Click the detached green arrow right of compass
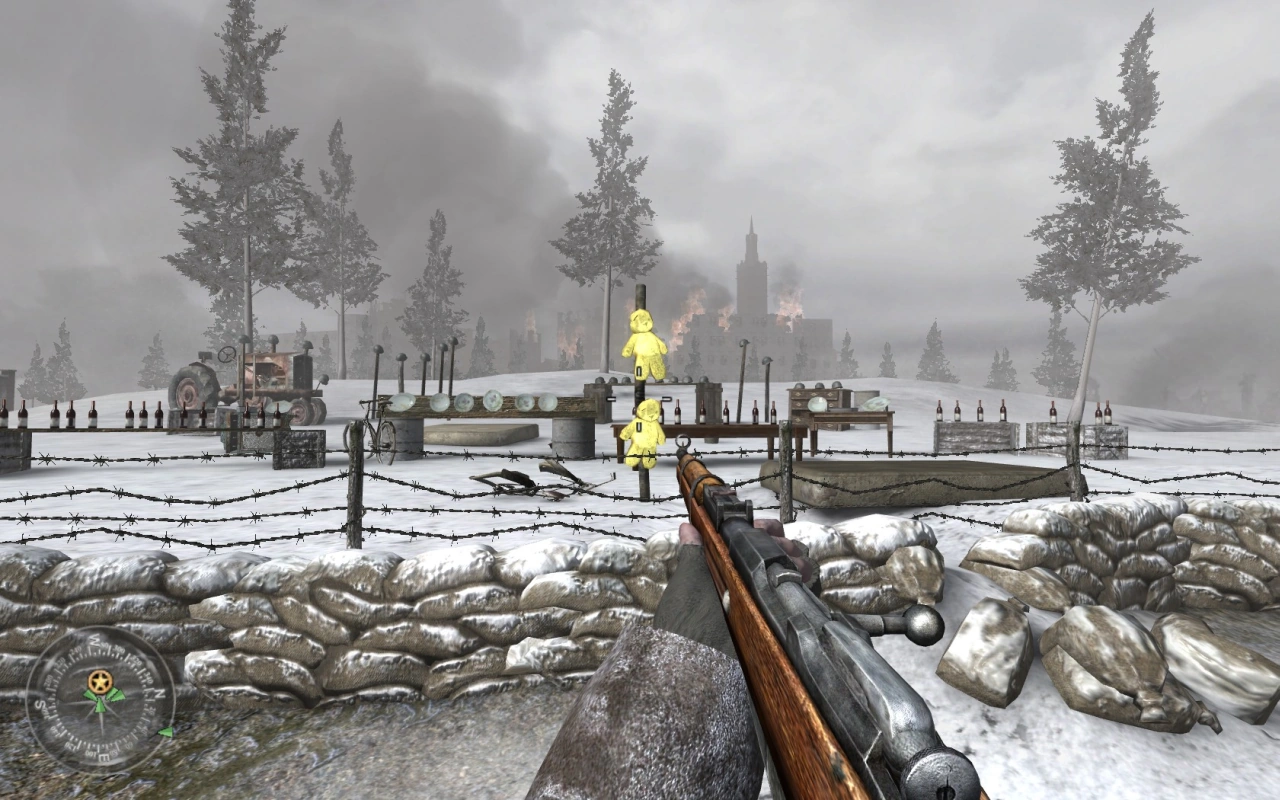This screenshot has width=1280, height=800. click(x=165, y=732)
